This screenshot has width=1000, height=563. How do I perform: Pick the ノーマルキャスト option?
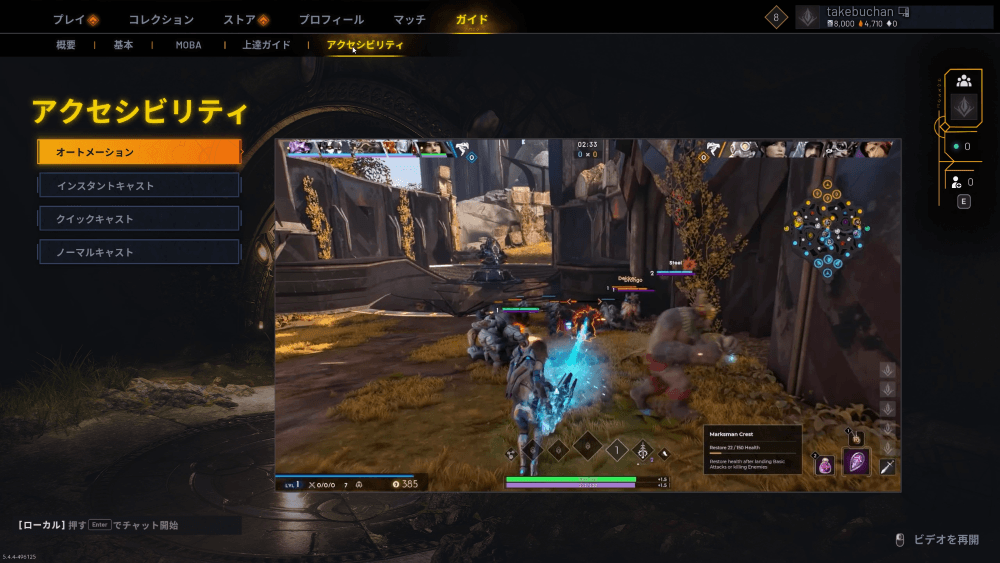point(139,251)
